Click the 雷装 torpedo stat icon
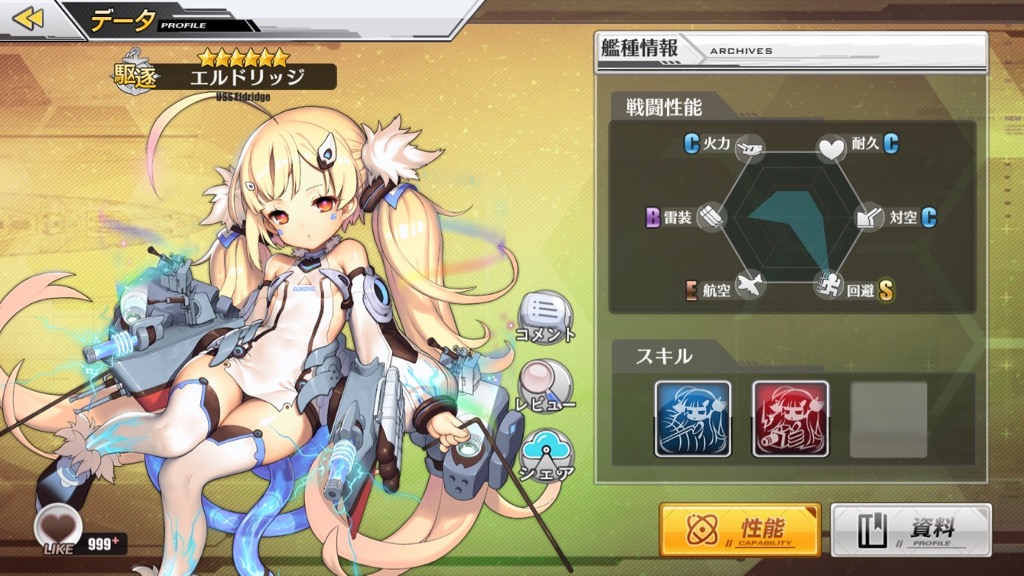The width and height of the screenshot is (1024, 576). (x=710, y=216)
